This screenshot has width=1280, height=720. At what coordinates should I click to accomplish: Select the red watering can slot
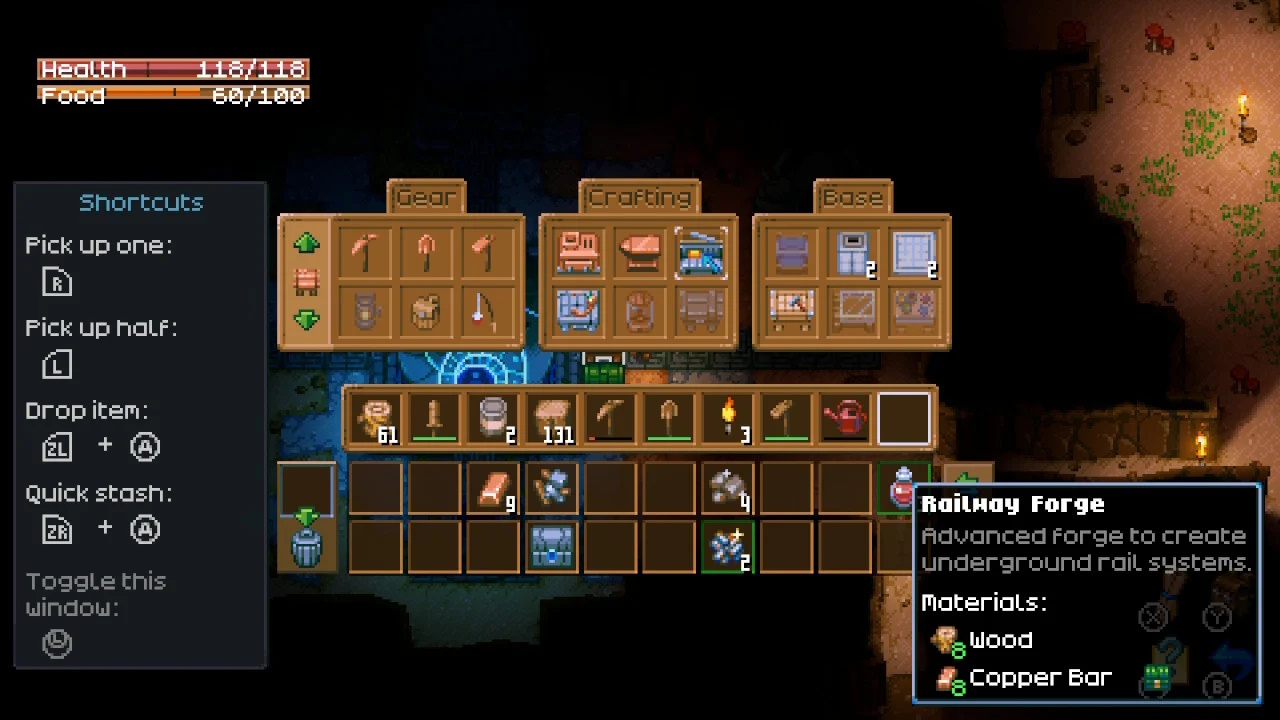point(845,418)
